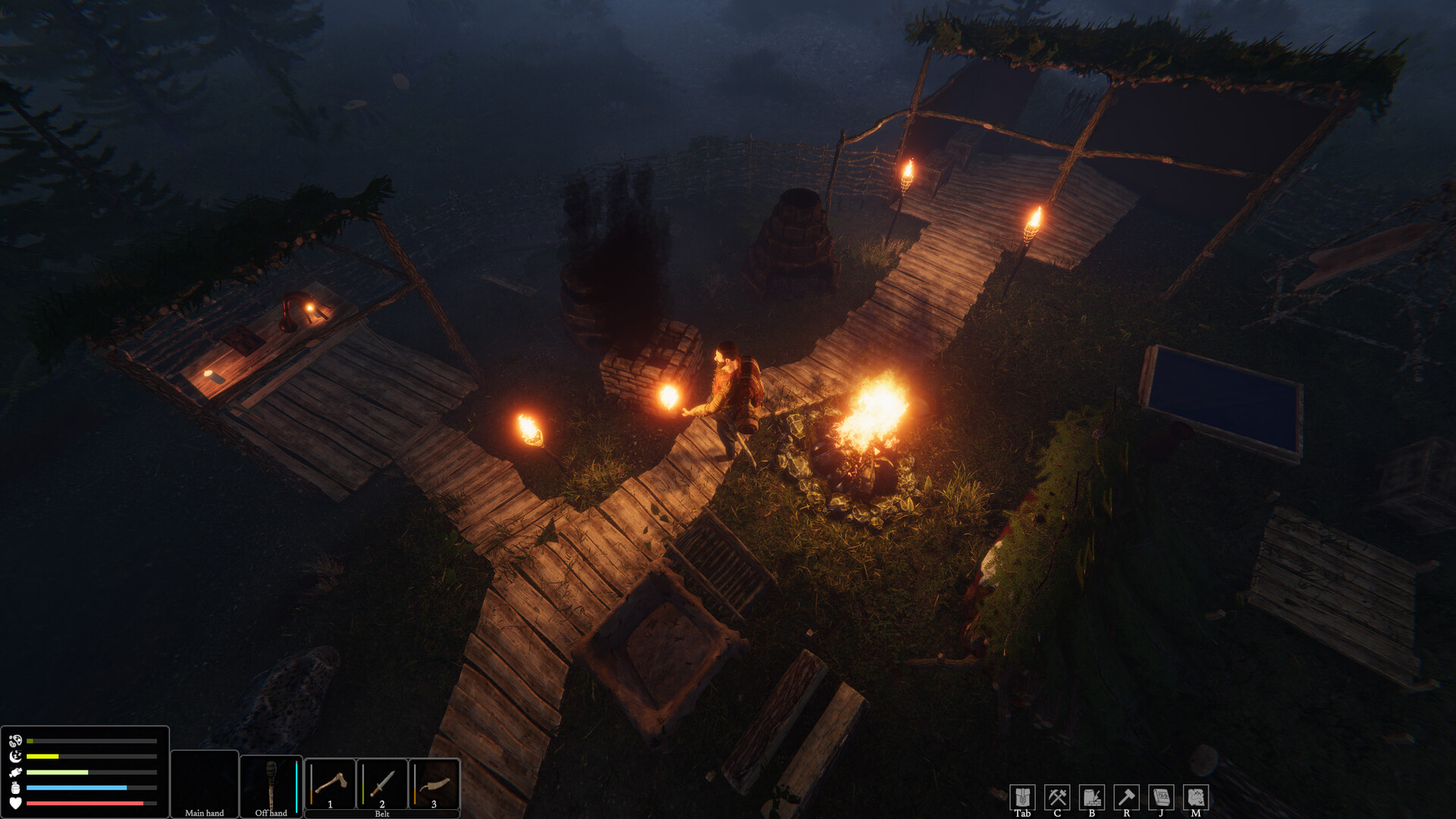Choose the axe in belt slot 1
Screen dimensions: 1456x819
(331, 783)
